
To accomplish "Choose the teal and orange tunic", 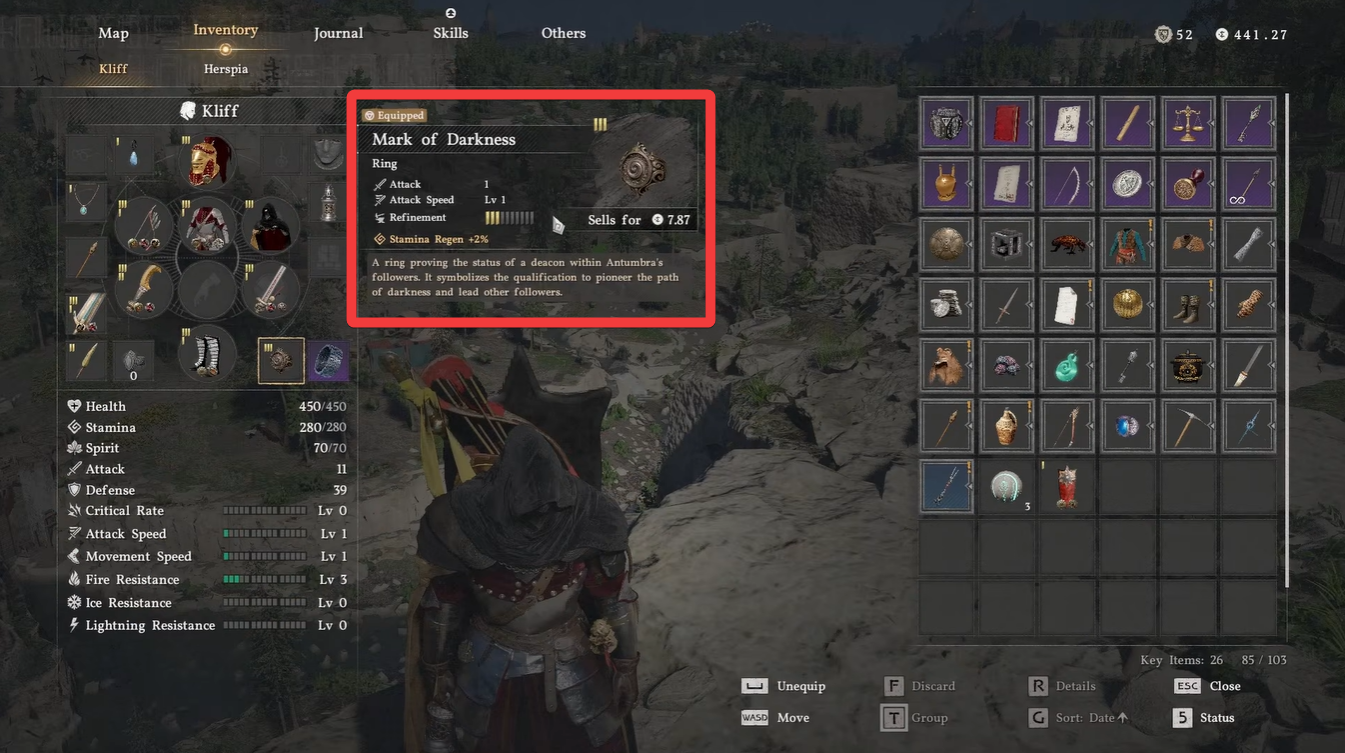I will click(x=1128, y=244).
